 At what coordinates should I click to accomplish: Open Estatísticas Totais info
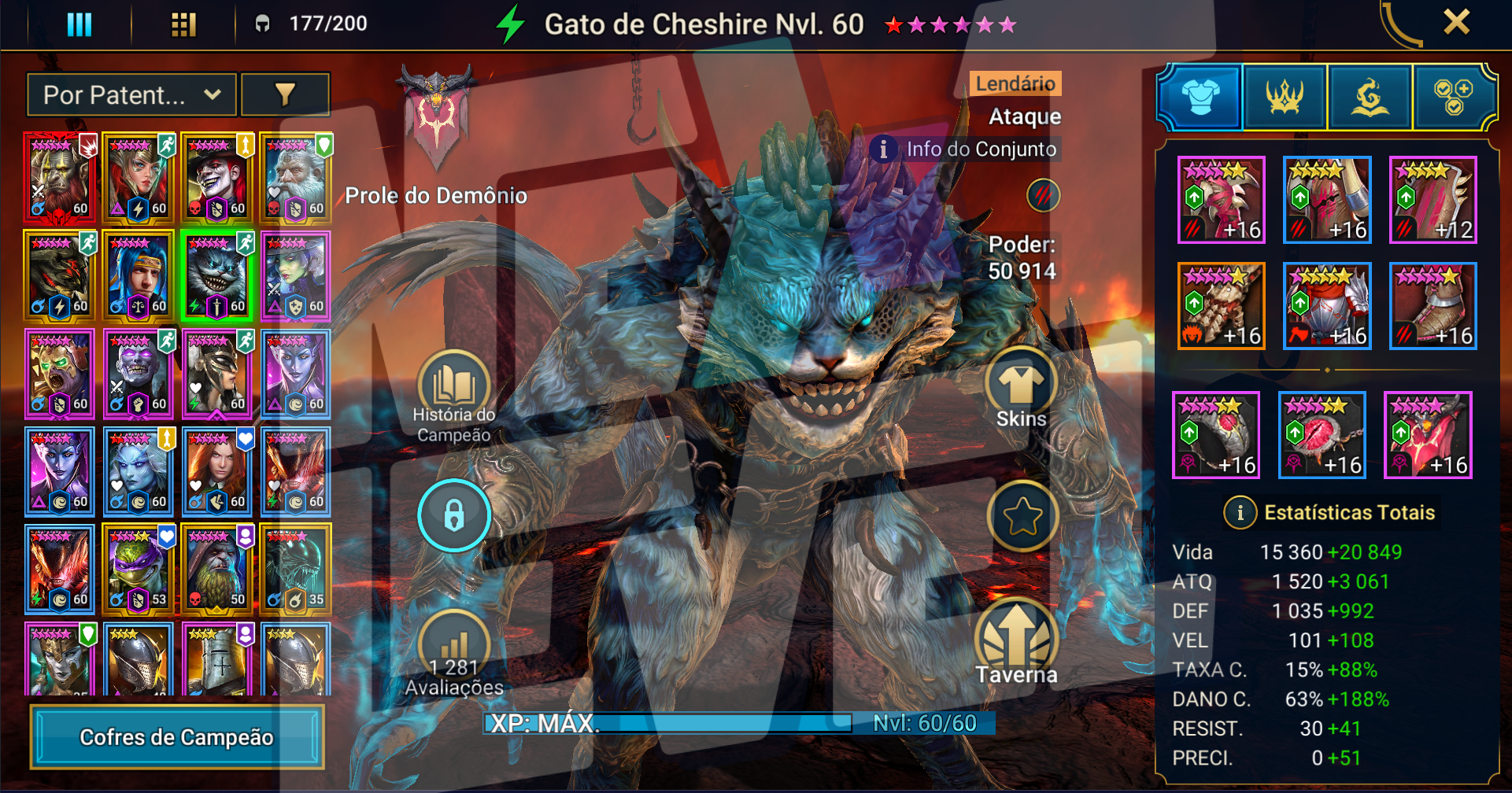click(1240, 513)
